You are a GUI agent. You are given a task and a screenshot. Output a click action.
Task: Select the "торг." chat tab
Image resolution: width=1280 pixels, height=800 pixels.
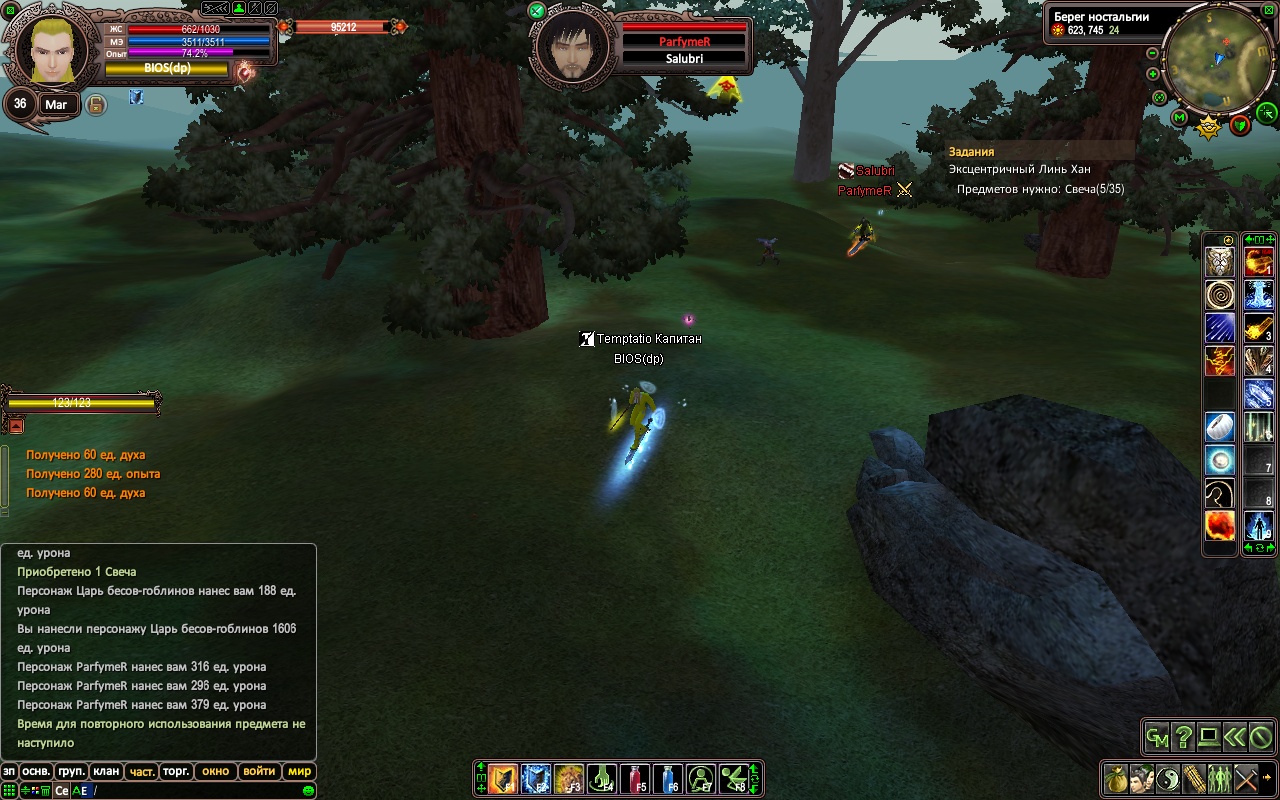tap(177, 771)
